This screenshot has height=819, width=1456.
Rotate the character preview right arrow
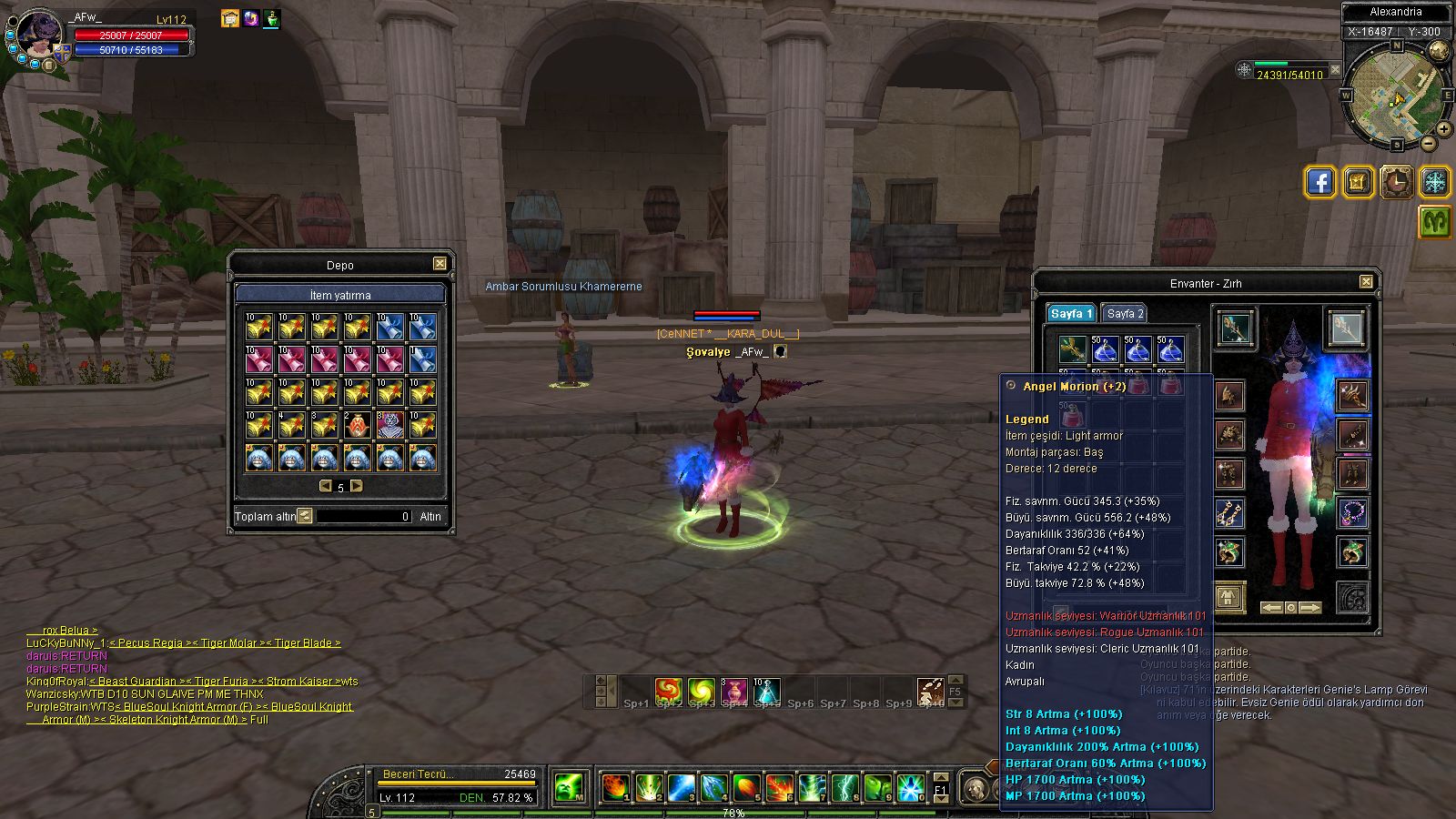pyautogui.click(x=1309, y=607)
